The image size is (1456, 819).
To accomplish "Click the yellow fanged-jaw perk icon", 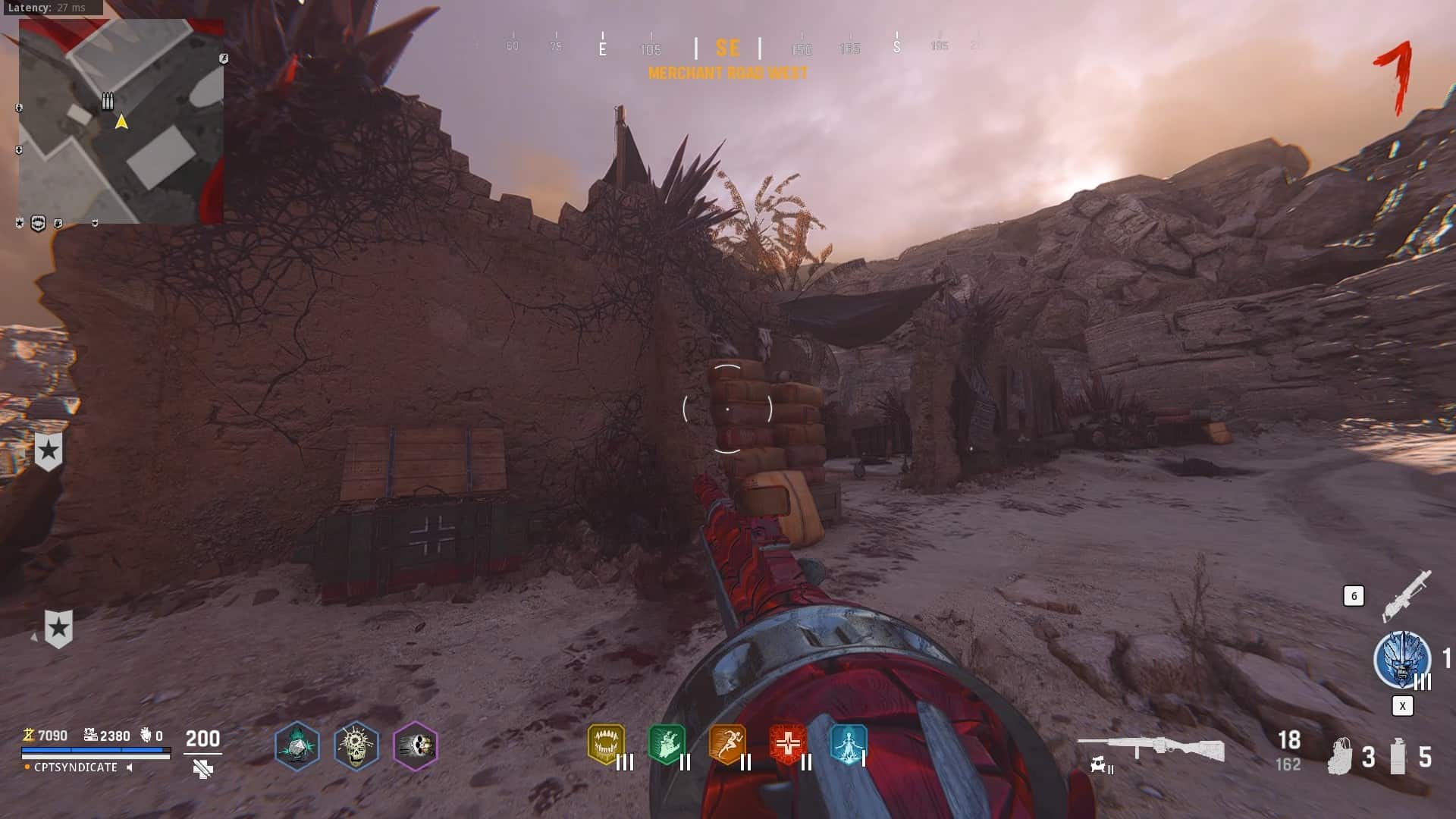I will click(606, 744).
